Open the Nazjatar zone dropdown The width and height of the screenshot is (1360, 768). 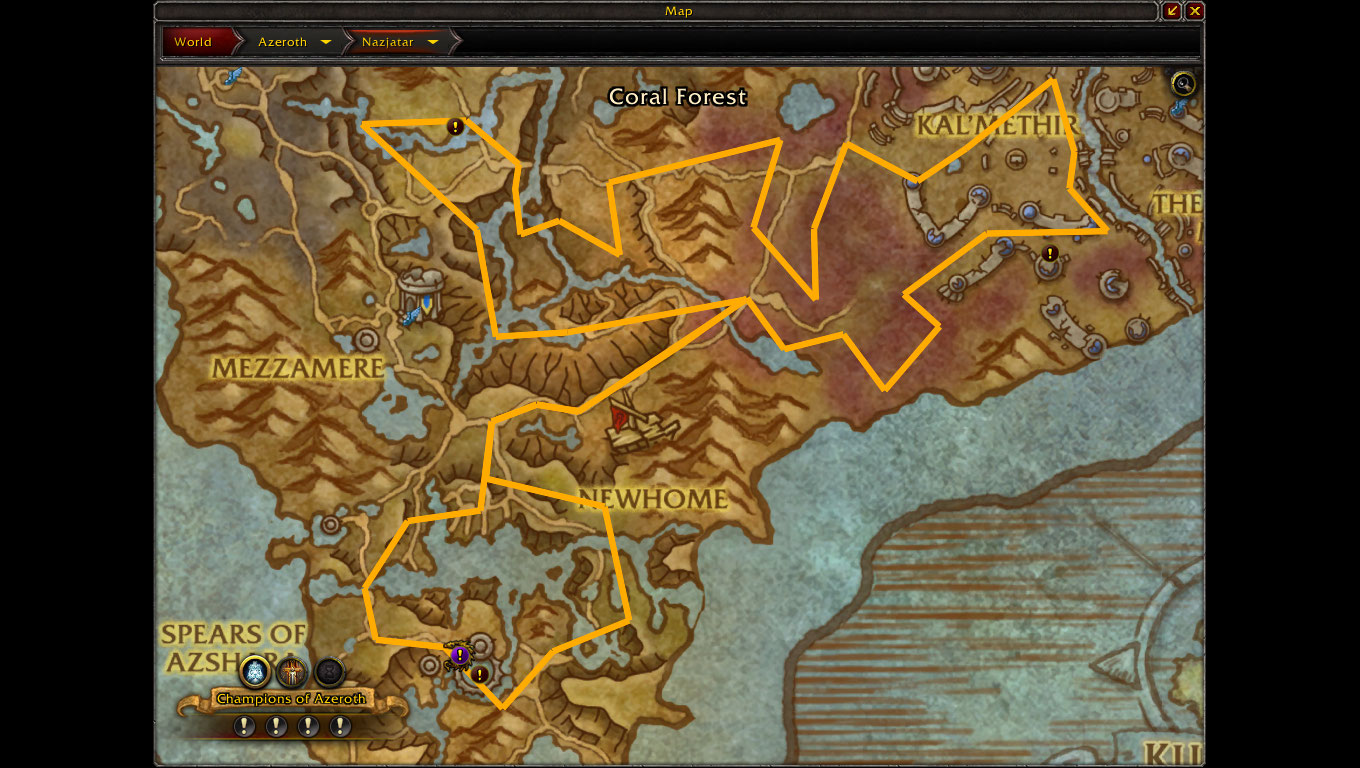[x=433, y=42]
